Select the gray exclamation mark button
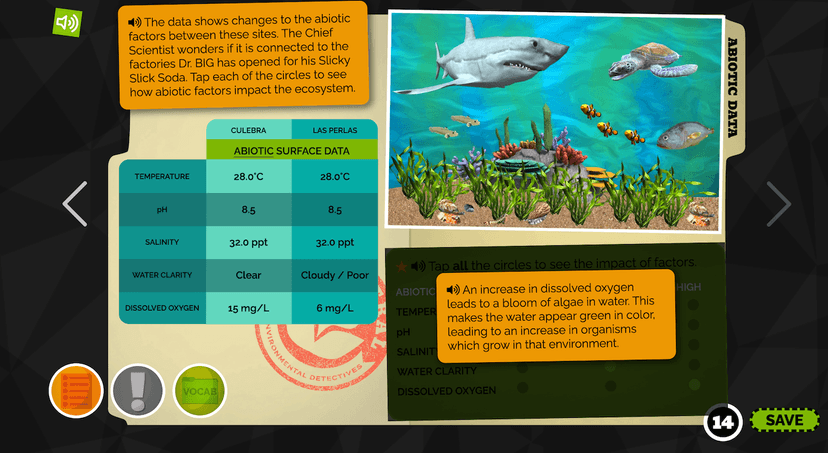828x453 pixels. point(138,390)
